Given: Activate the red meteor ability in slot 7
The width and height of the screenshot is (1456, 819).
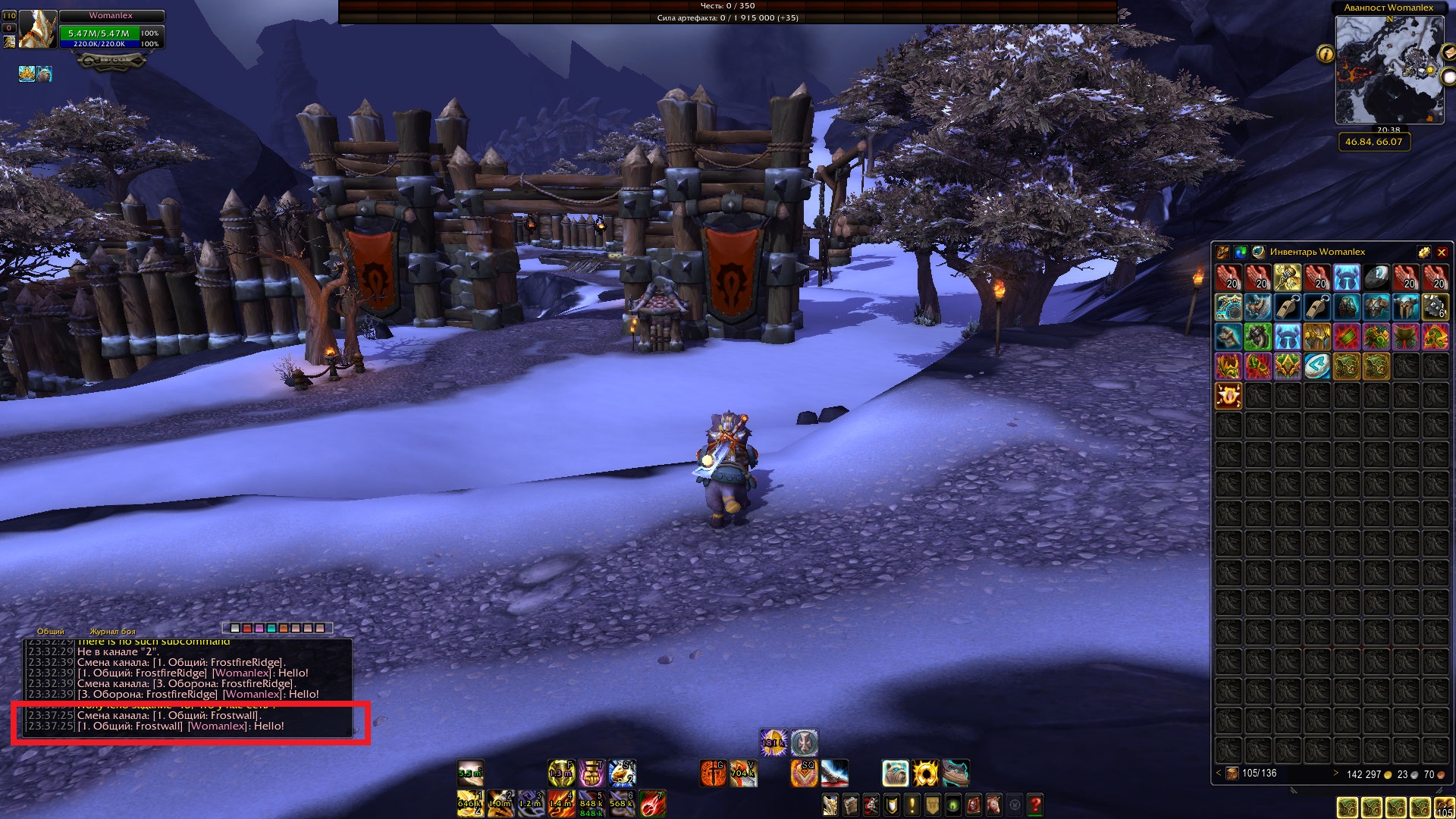Looking at the screenshot, I should [x=652, y=804].
